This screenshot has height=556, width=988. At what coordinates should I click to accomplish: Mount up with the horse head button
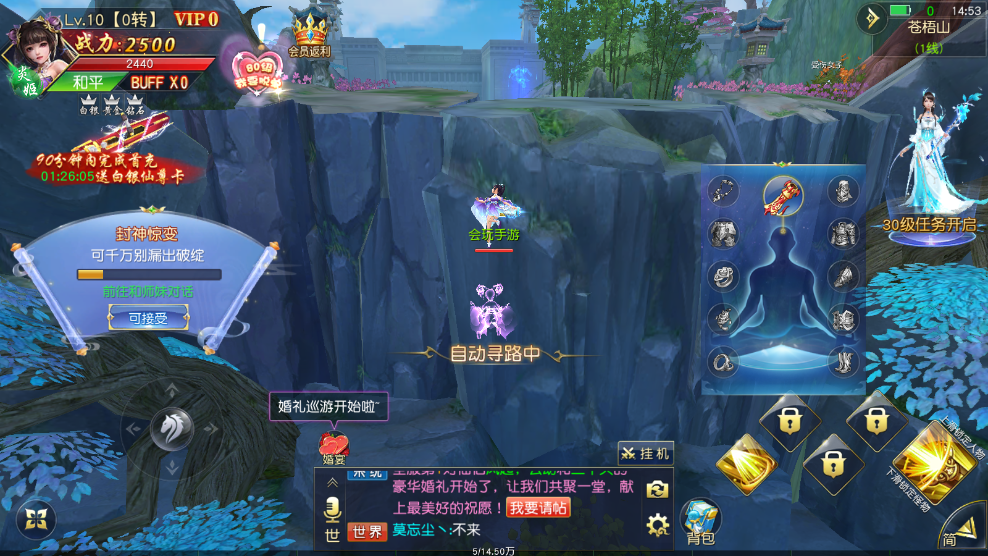171,428
